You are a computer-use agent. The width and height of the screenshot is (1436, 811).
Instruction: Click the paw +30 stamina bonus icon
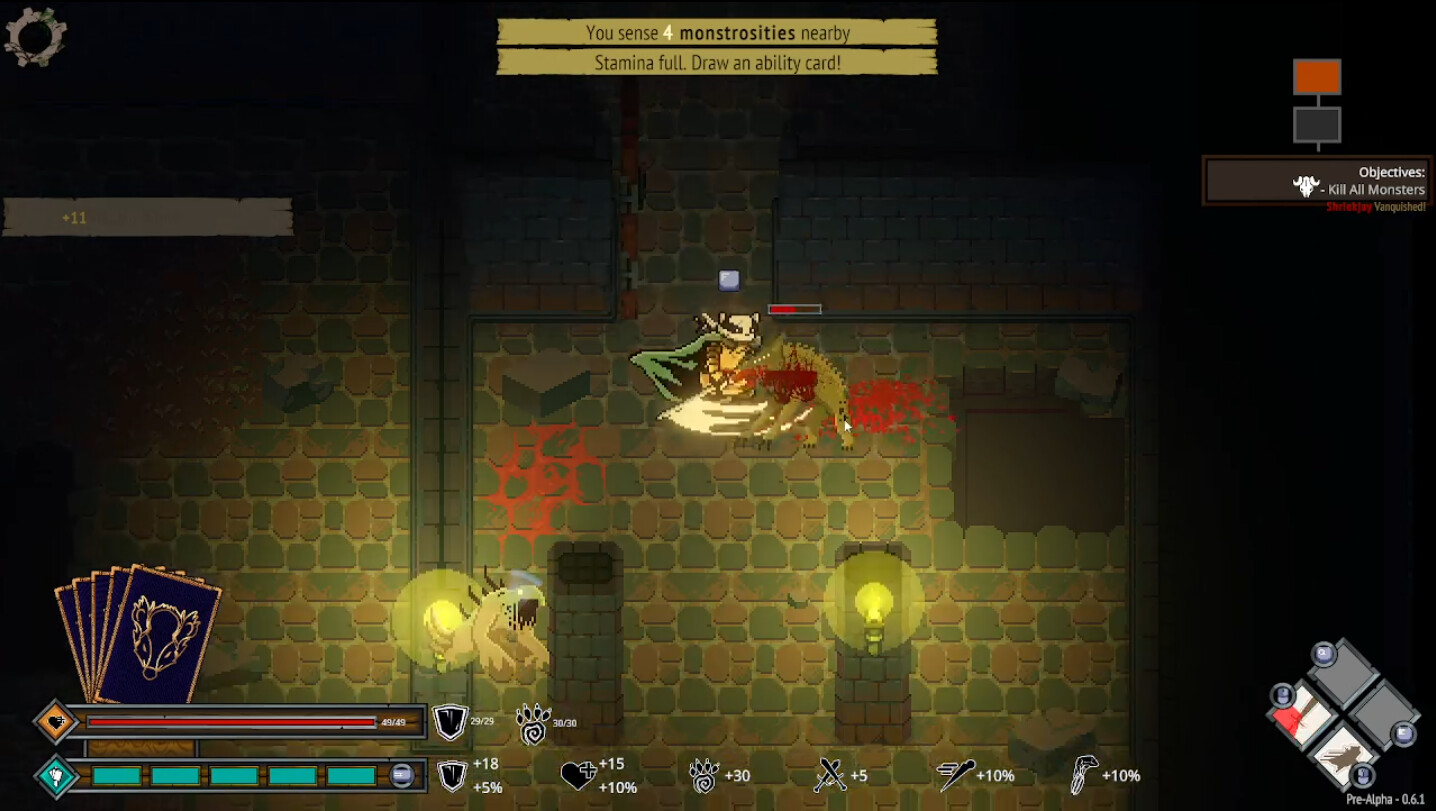point(706,776)
